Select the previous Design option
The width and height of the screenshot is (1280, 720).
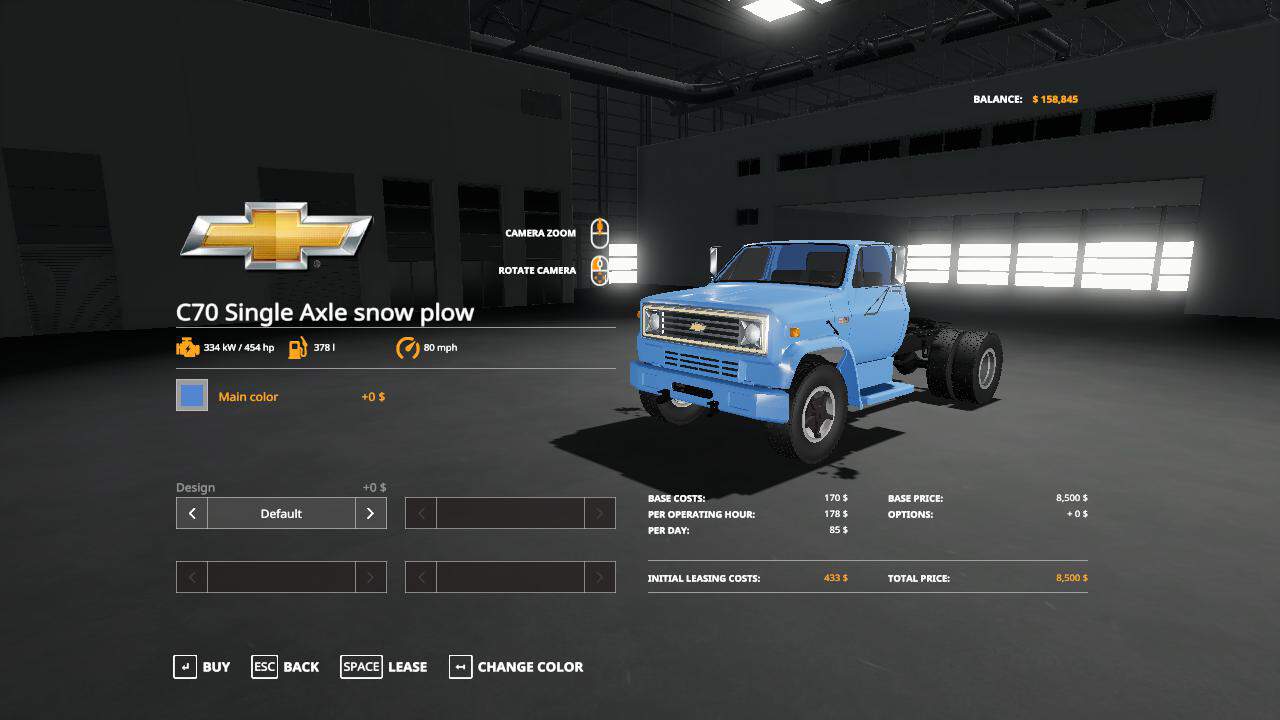pos(191,513)
